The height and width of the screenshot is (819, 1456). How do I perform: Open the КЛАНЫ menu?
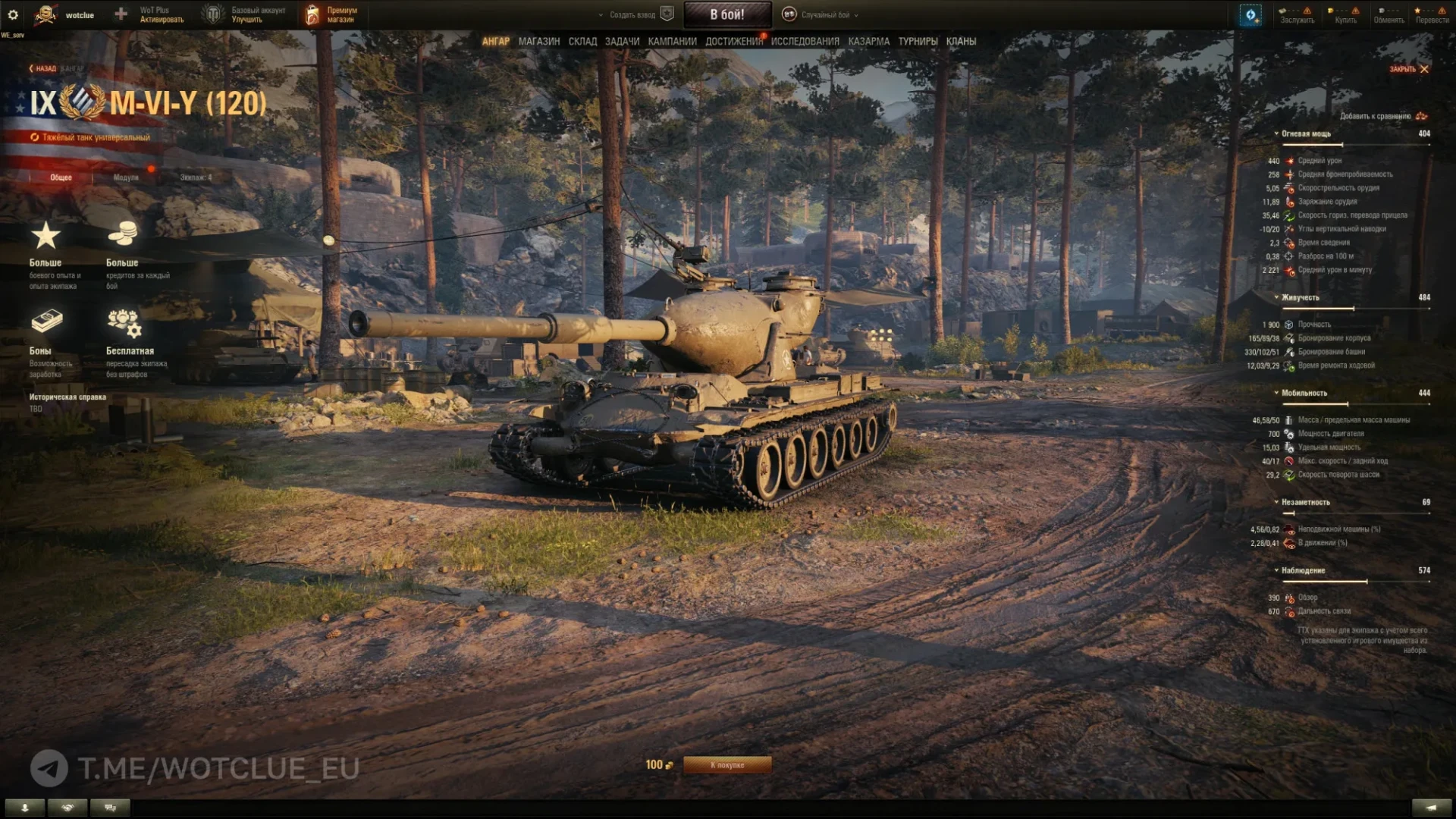click(961, 42)
